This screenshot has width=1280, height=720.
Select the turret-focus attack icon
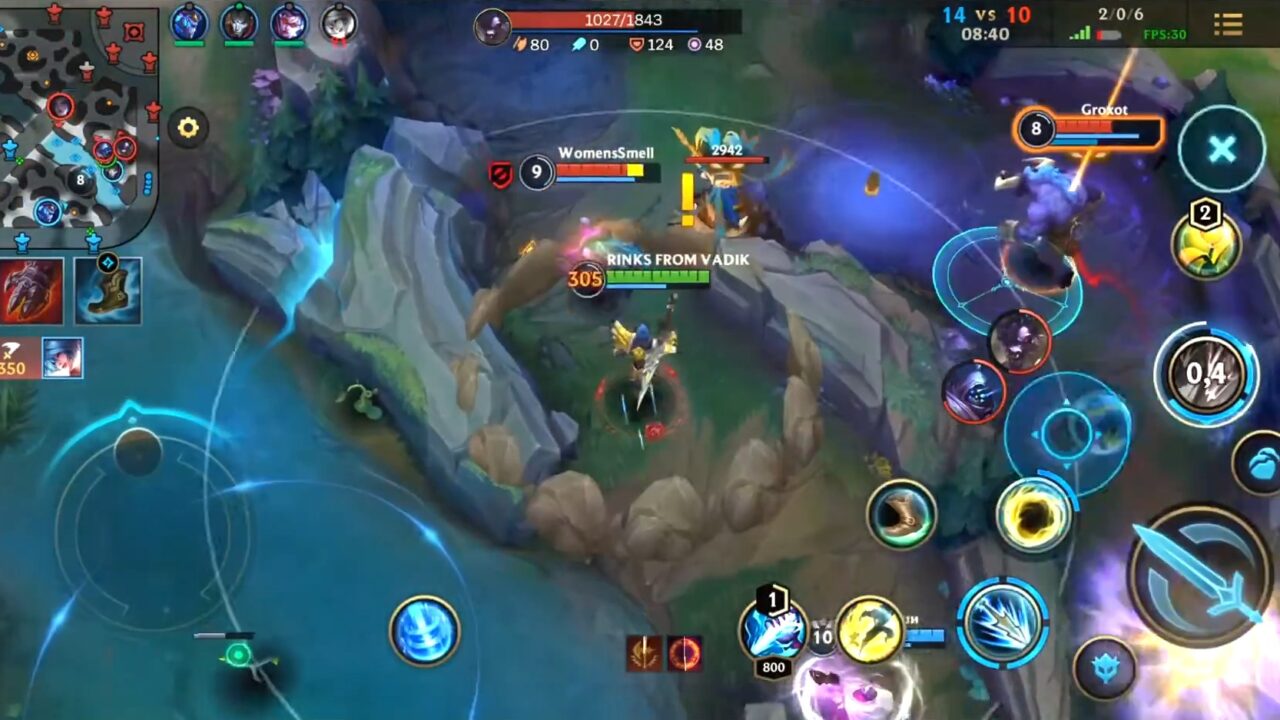click(x=684, y=653)
